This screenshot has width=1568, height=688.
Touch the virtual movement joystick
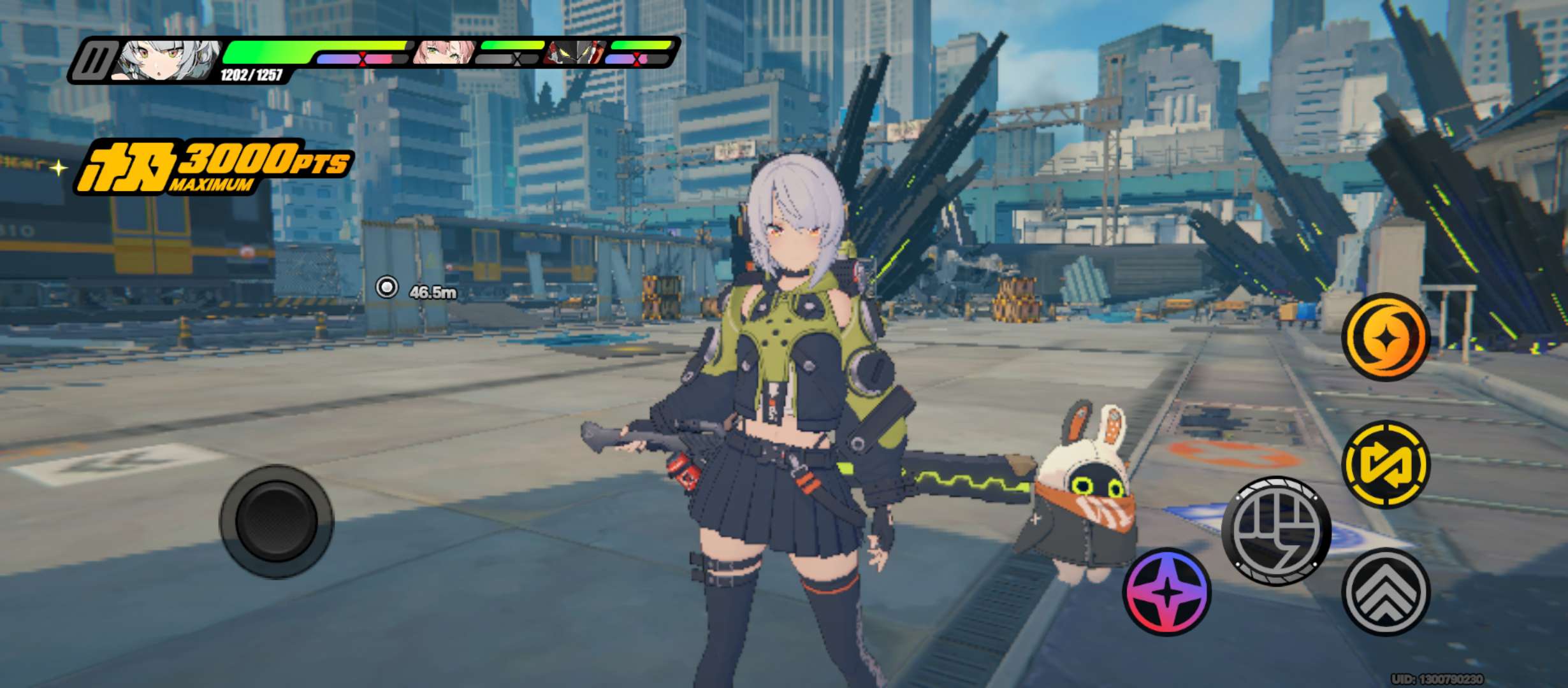pyautogui.click(x=277, y=522)
